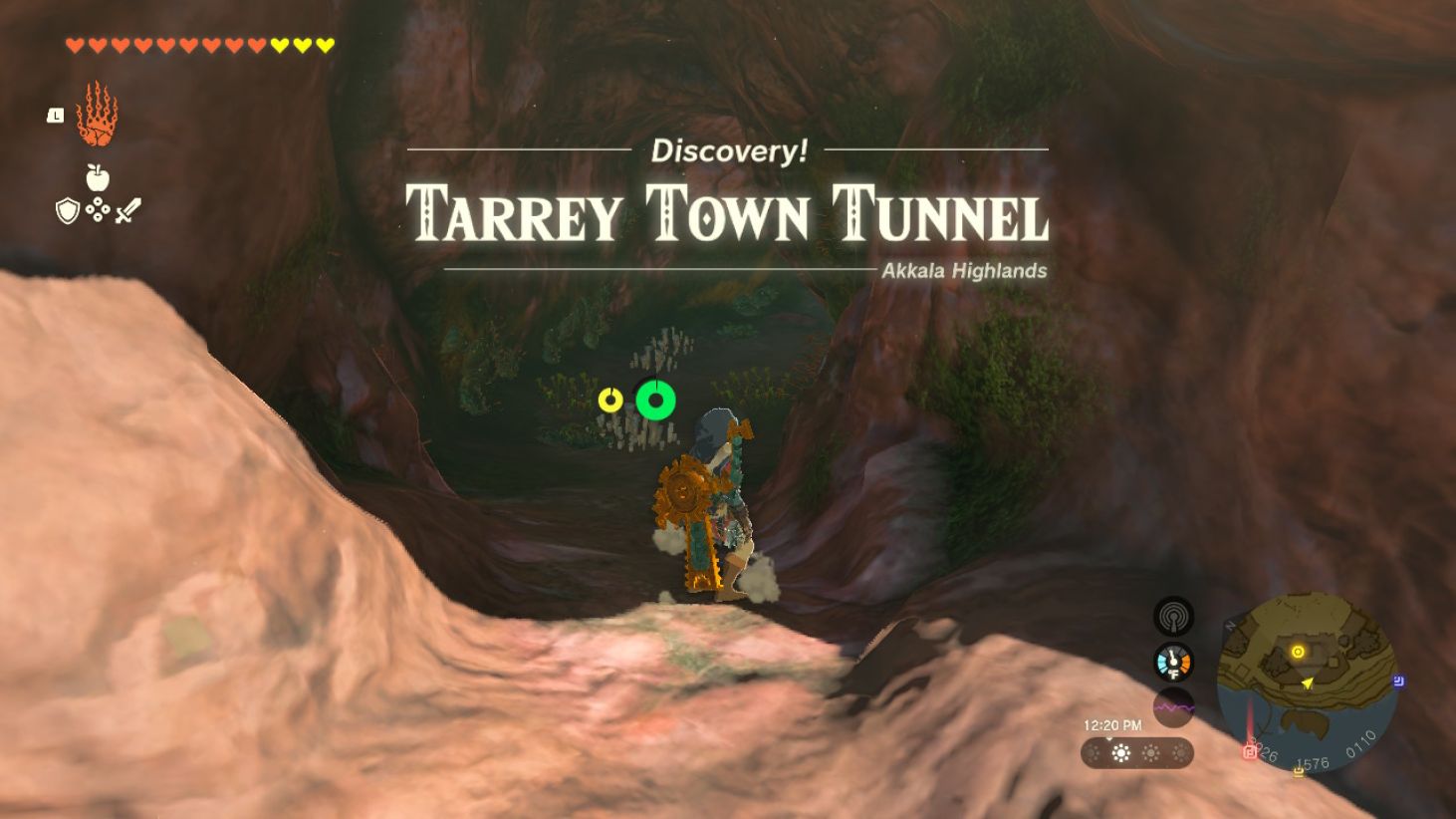Click the N compass letter on the minimap
Viewport: 1456px width, 819px height.
pyautogui.click(x=1229, y=625)
